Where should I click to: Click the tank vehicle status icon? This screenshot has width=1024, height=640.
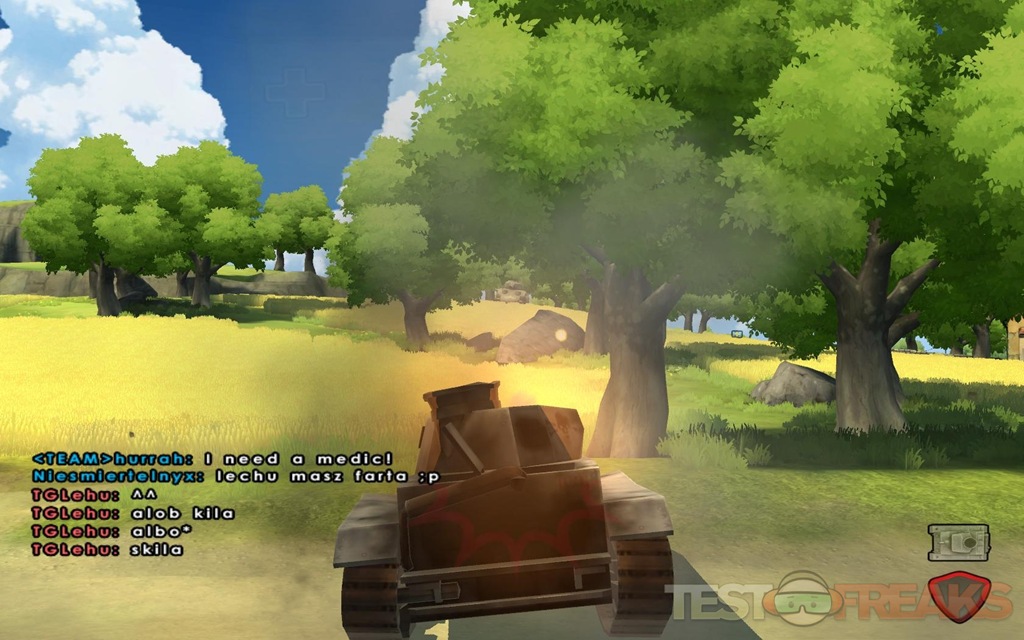pos(958,542)
